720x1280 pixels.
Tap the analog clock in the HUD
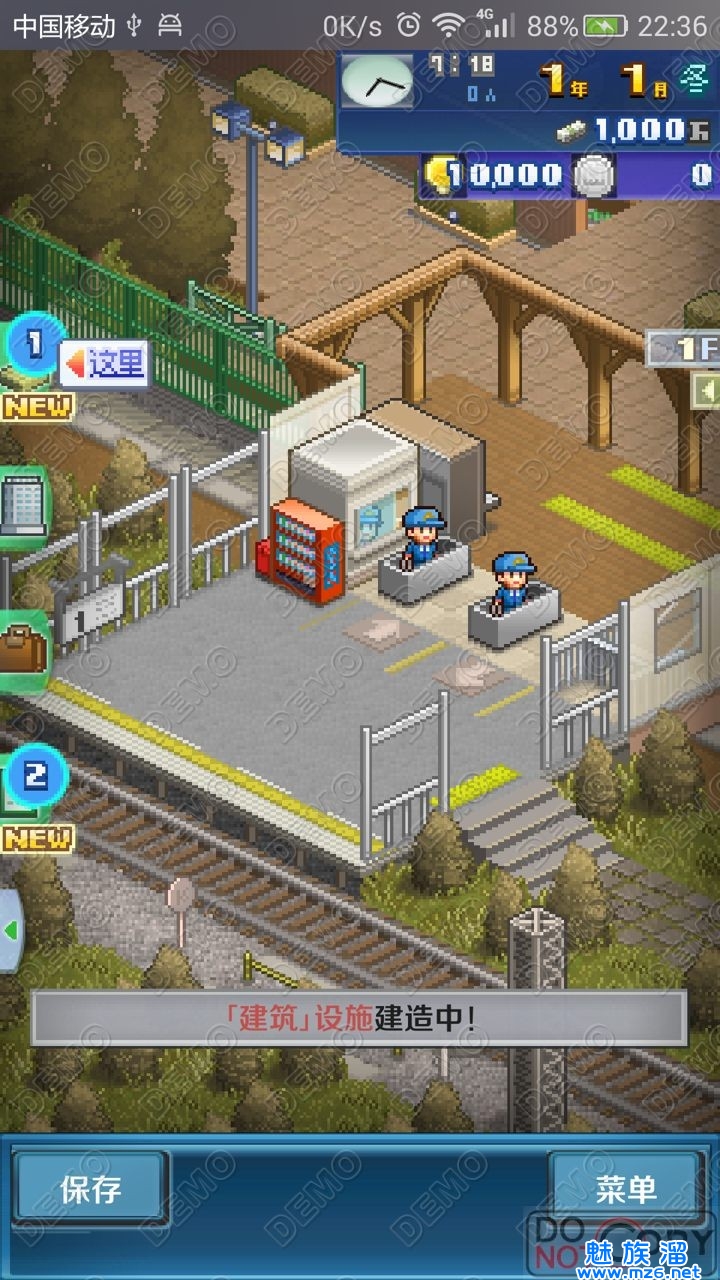(376, 82)
